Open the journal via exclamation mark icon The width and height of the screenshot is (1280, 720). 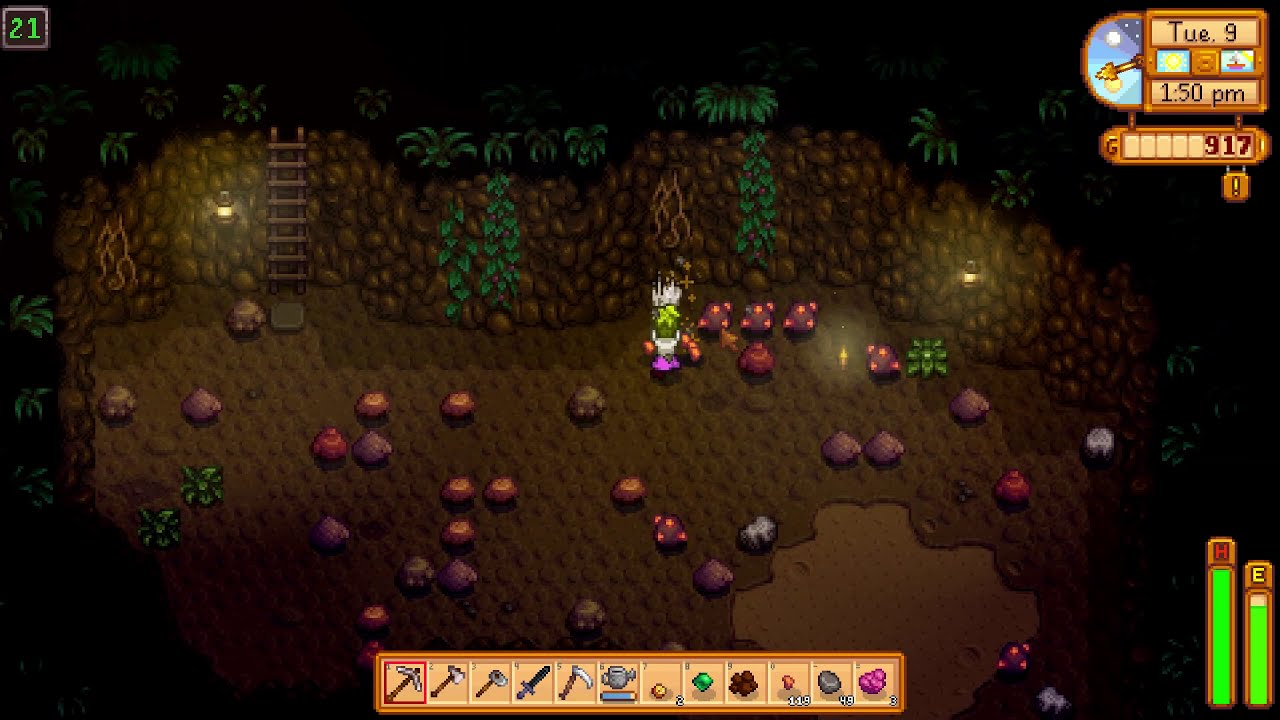1236,186
